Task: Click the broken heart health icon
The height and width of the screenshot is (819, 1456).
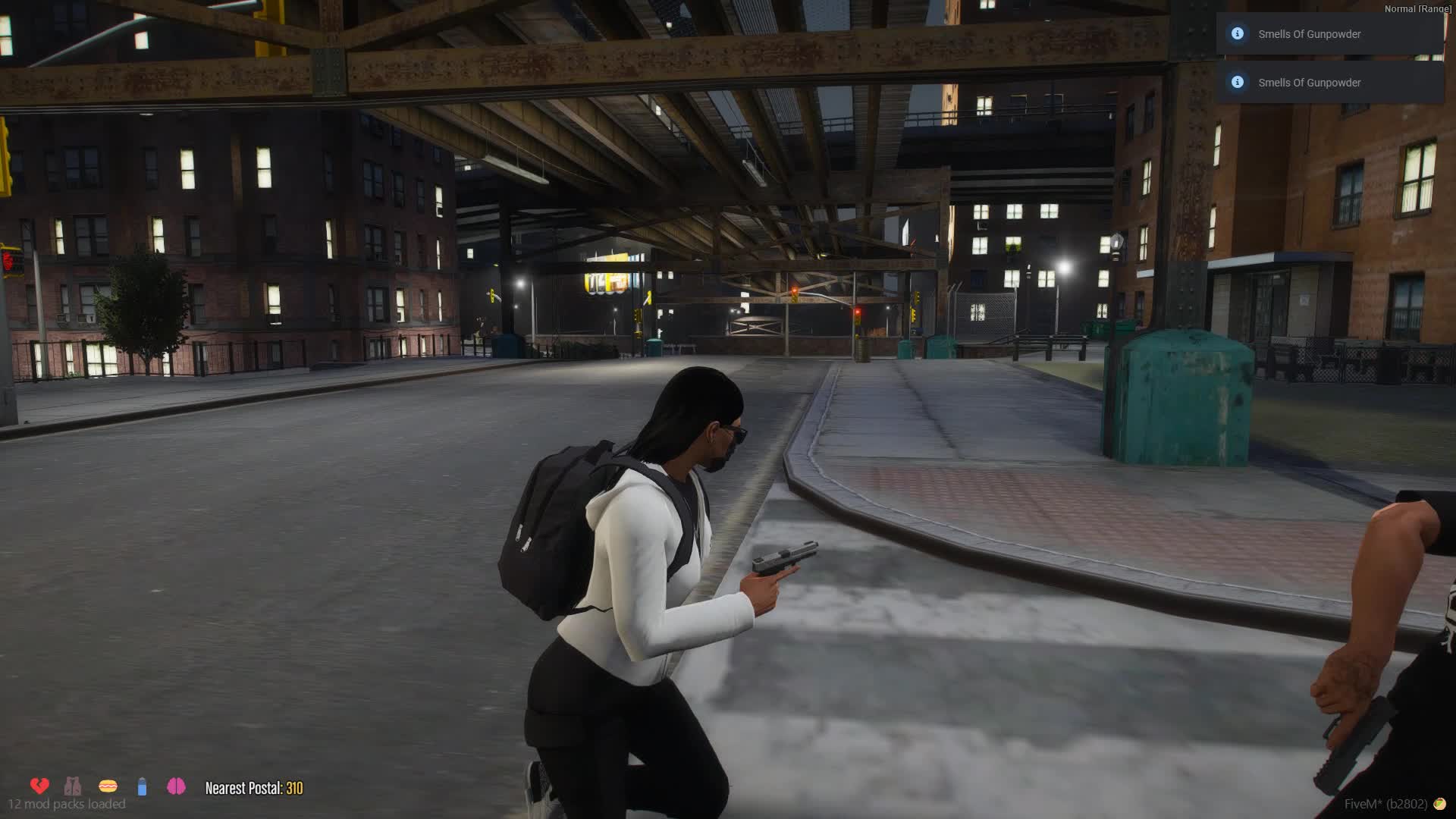Action: (39, 786)
